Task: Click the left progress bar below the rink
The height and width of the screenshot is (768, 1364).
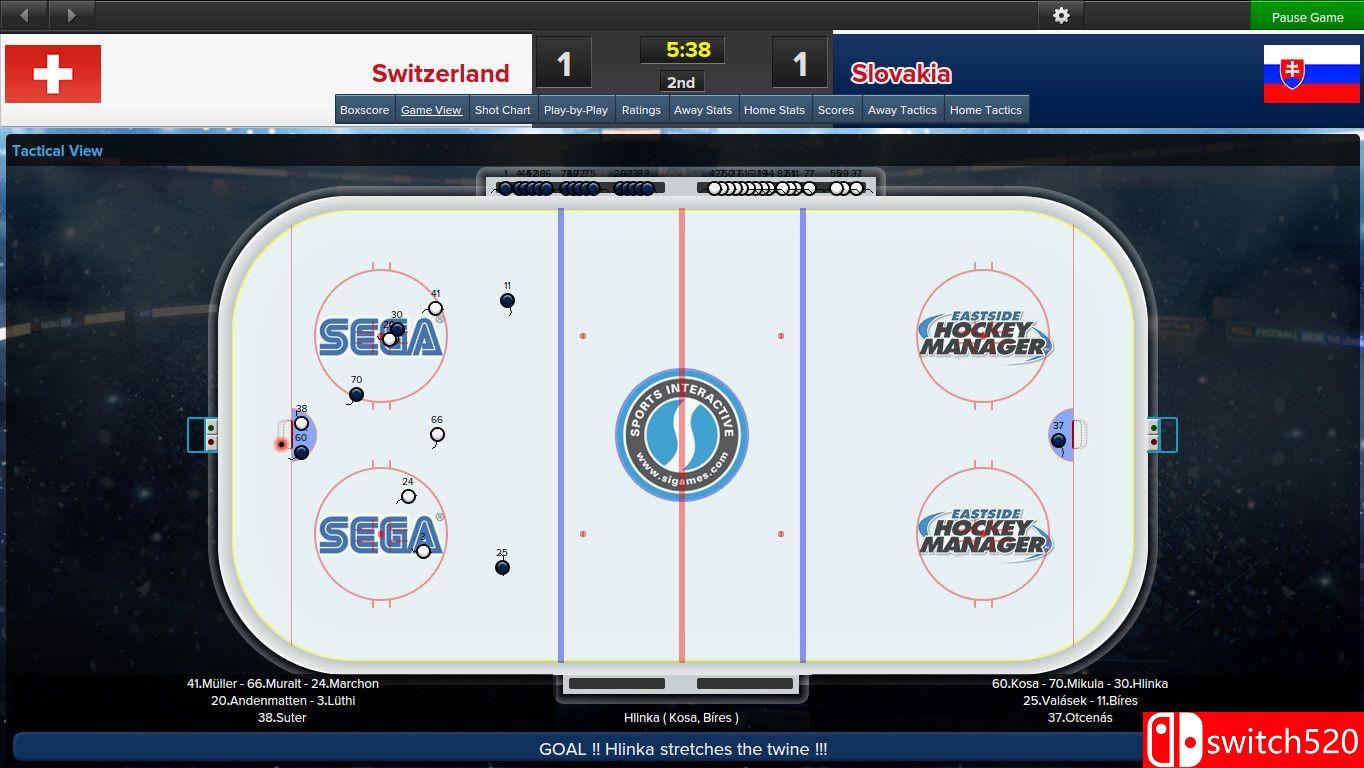Action: point(617,682)
